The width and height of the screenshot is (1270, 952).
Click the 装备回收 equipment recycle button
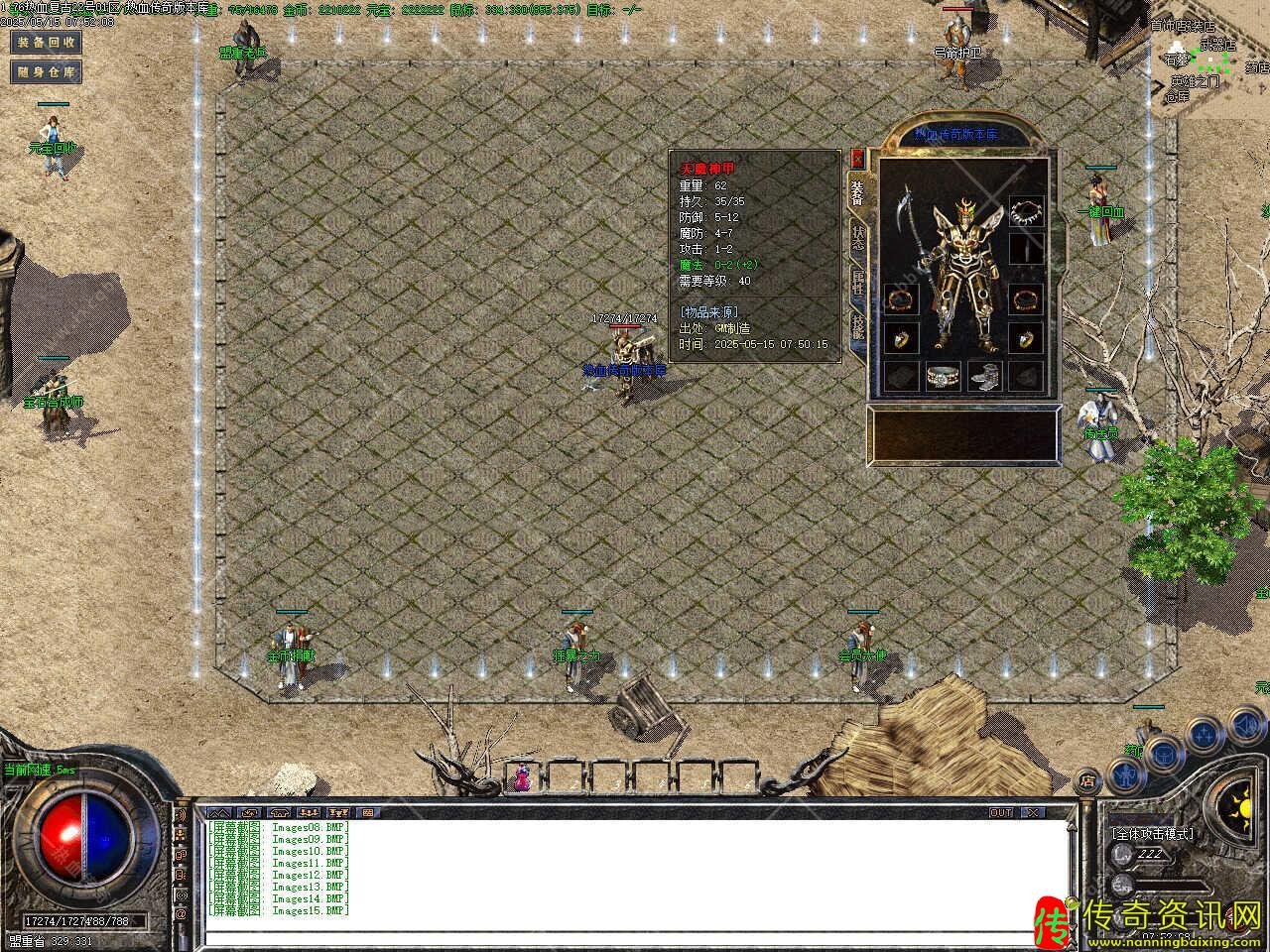coord(46,43)
